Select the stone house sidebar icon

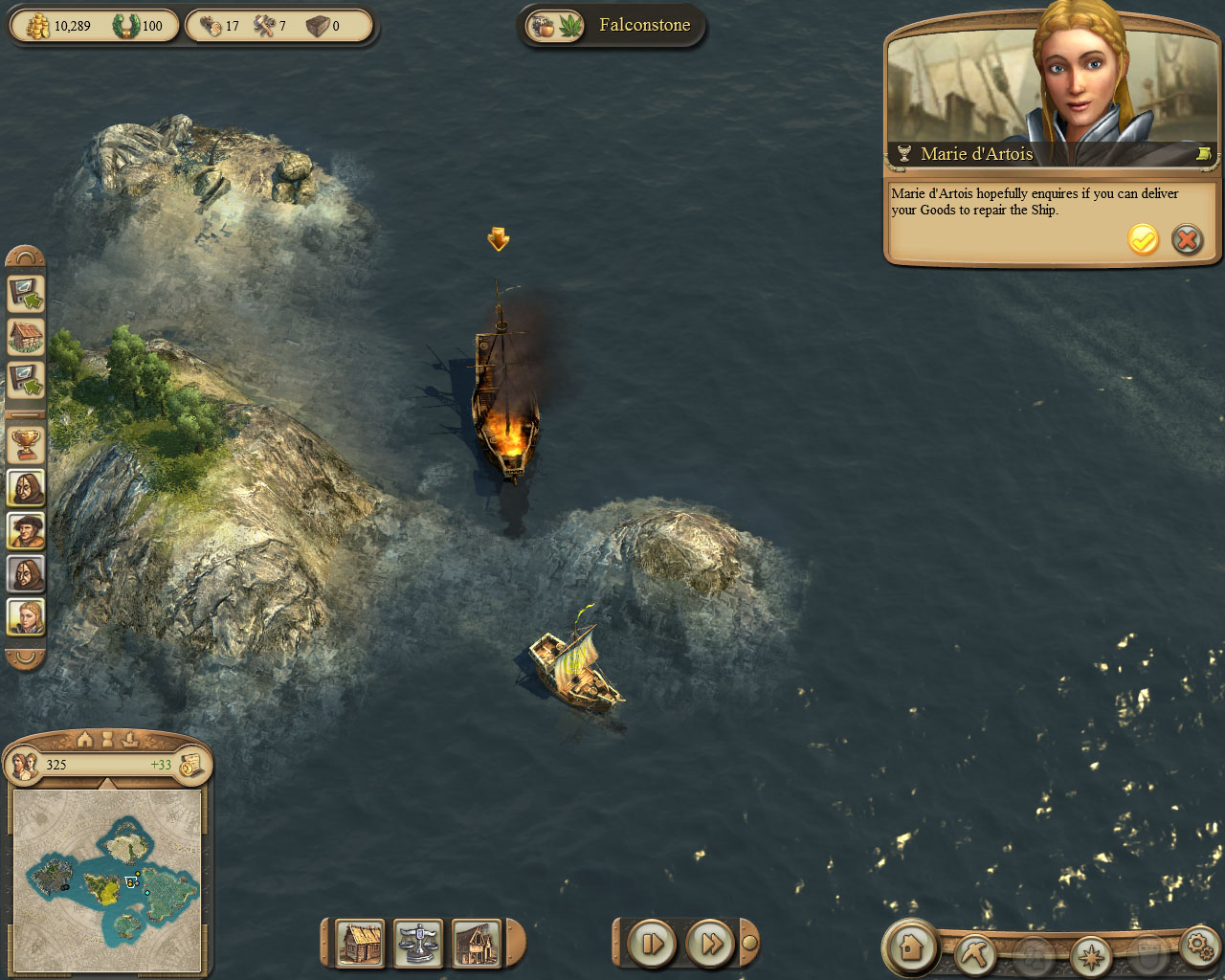click(x=26, y=336)
